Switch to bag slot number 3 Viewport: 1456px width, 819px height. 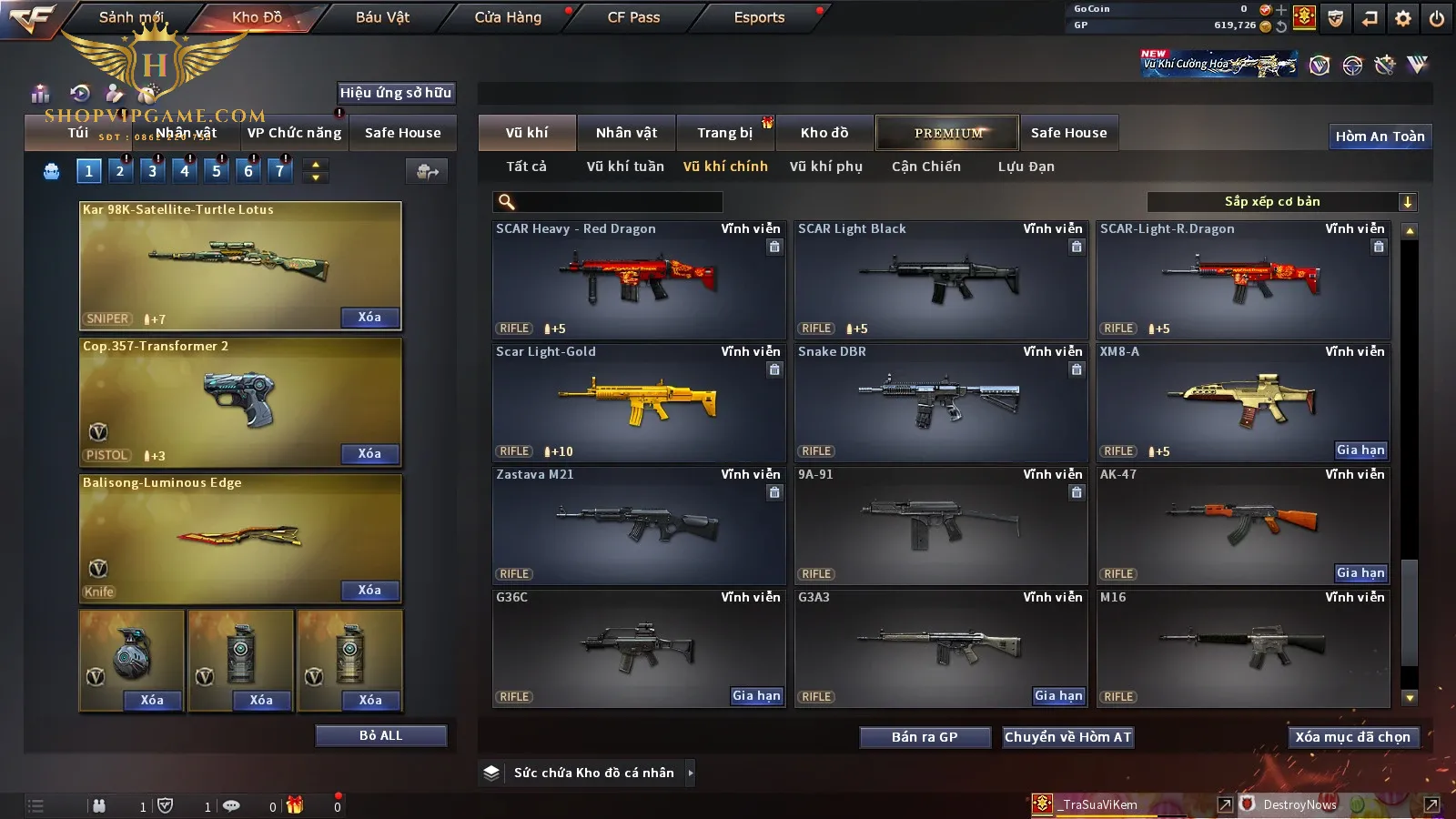(152, 170)
